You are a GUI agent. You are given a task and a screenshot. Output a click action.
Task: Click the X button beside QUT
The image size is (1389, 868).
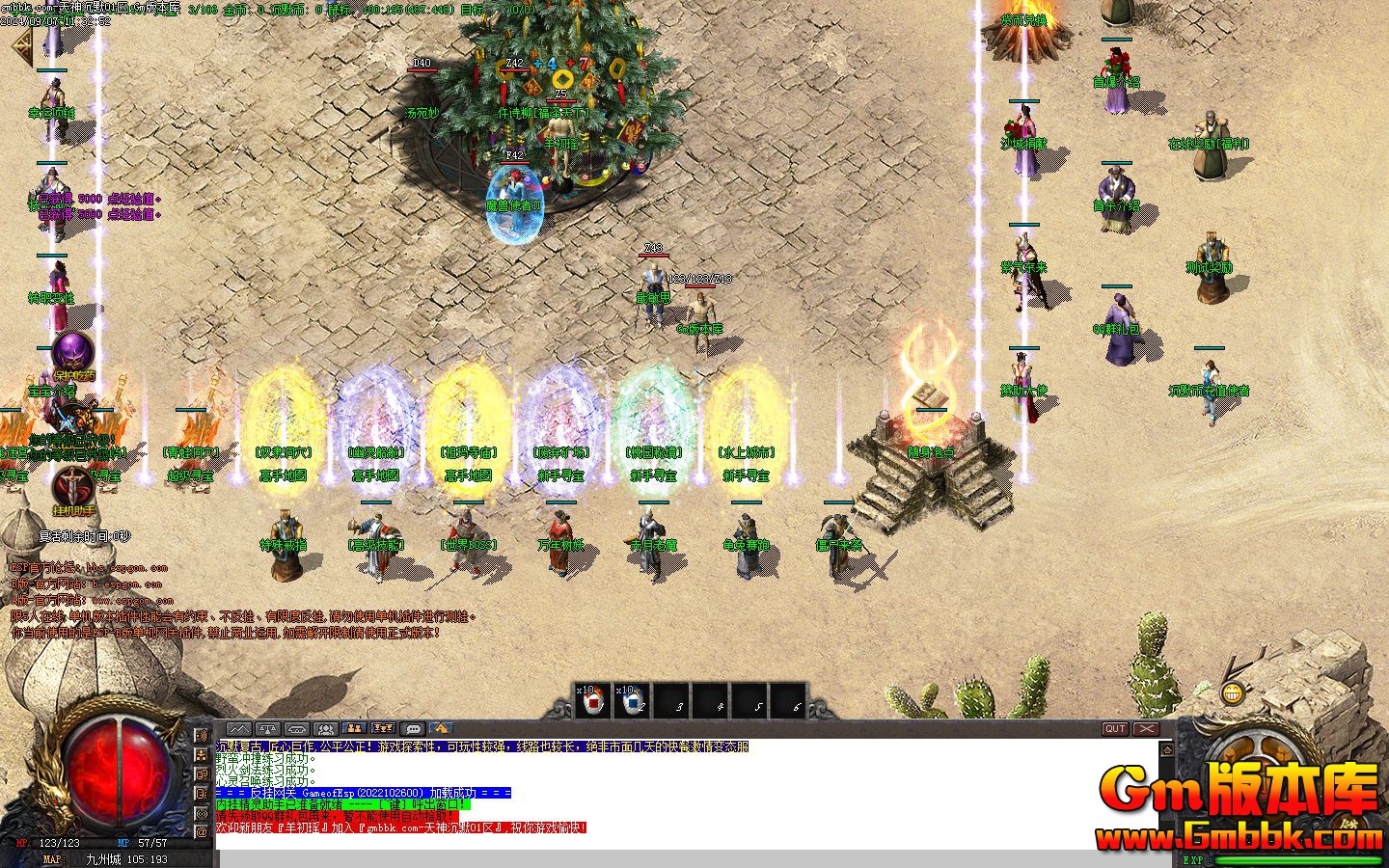(x=1146, y=729)
